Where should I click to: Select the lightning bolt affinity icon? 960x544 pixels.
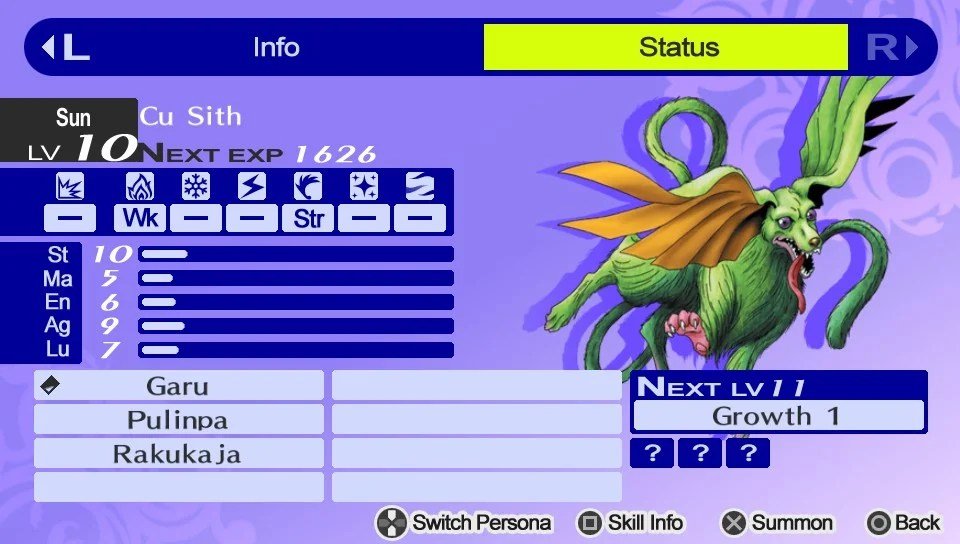(x=252, y=187)
